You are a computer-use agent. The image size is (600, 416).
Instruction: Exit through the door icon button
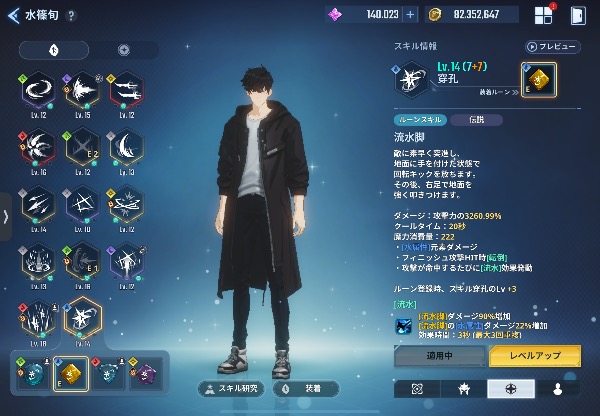coord(577,15)
